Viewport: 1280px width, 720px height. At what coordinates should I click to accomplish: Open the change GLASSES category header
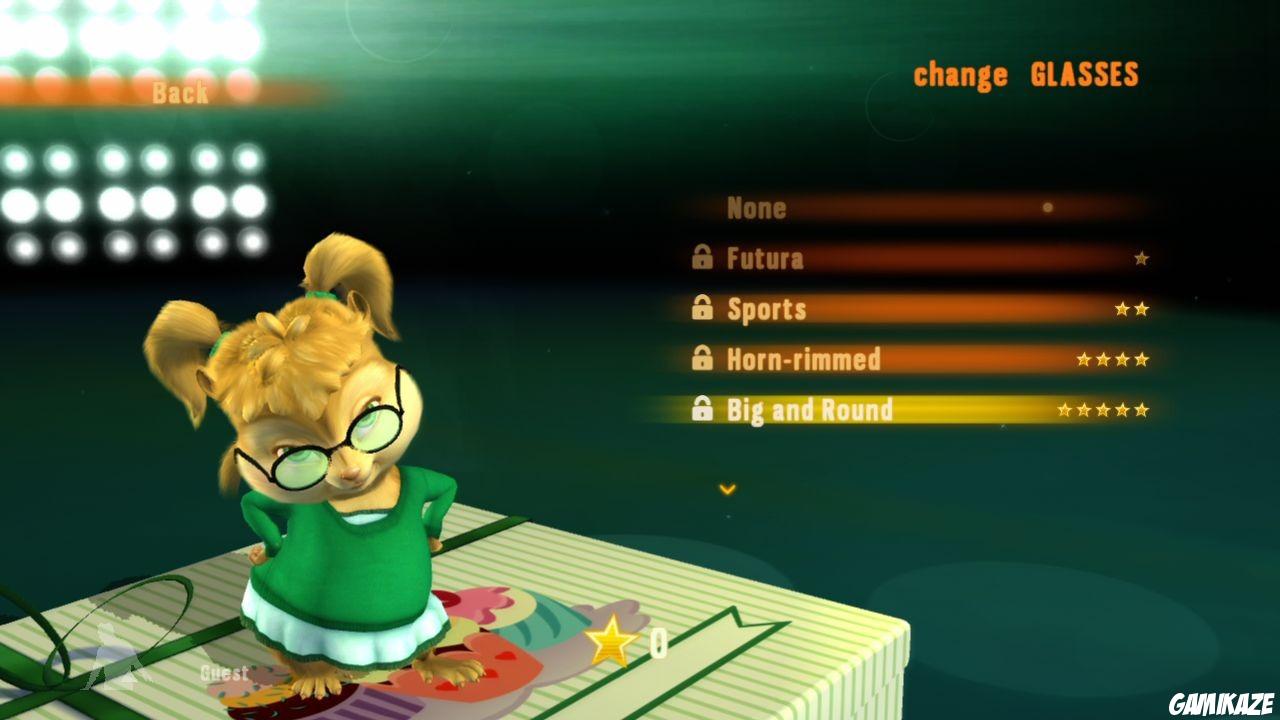(x=1025, y=72)
